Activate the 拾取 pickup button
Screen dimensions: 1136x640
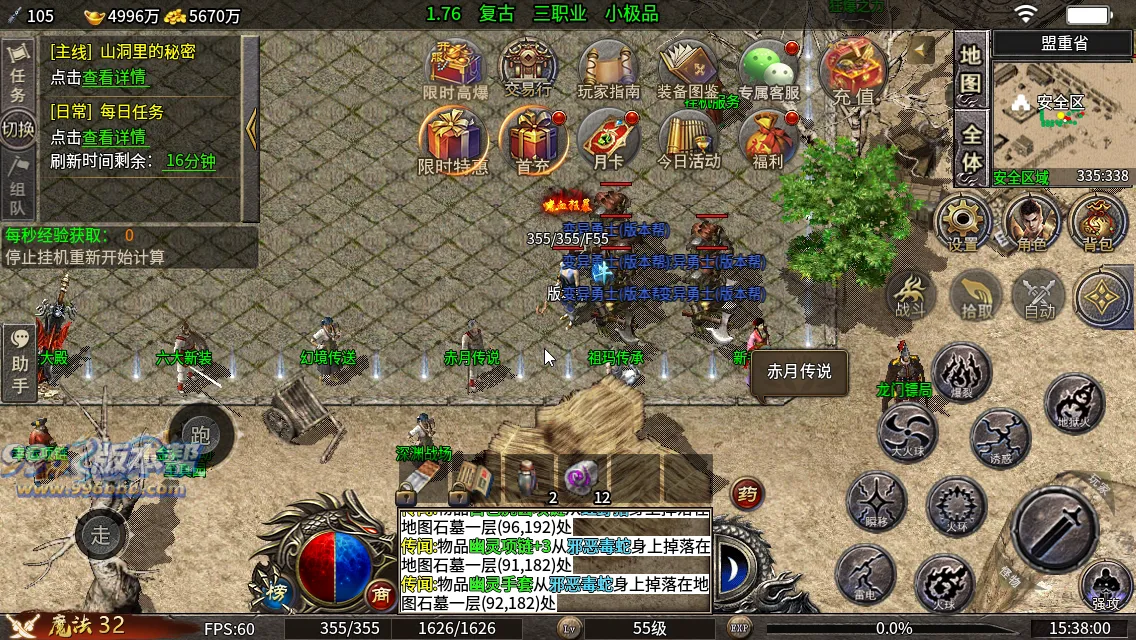click(977, 296)
